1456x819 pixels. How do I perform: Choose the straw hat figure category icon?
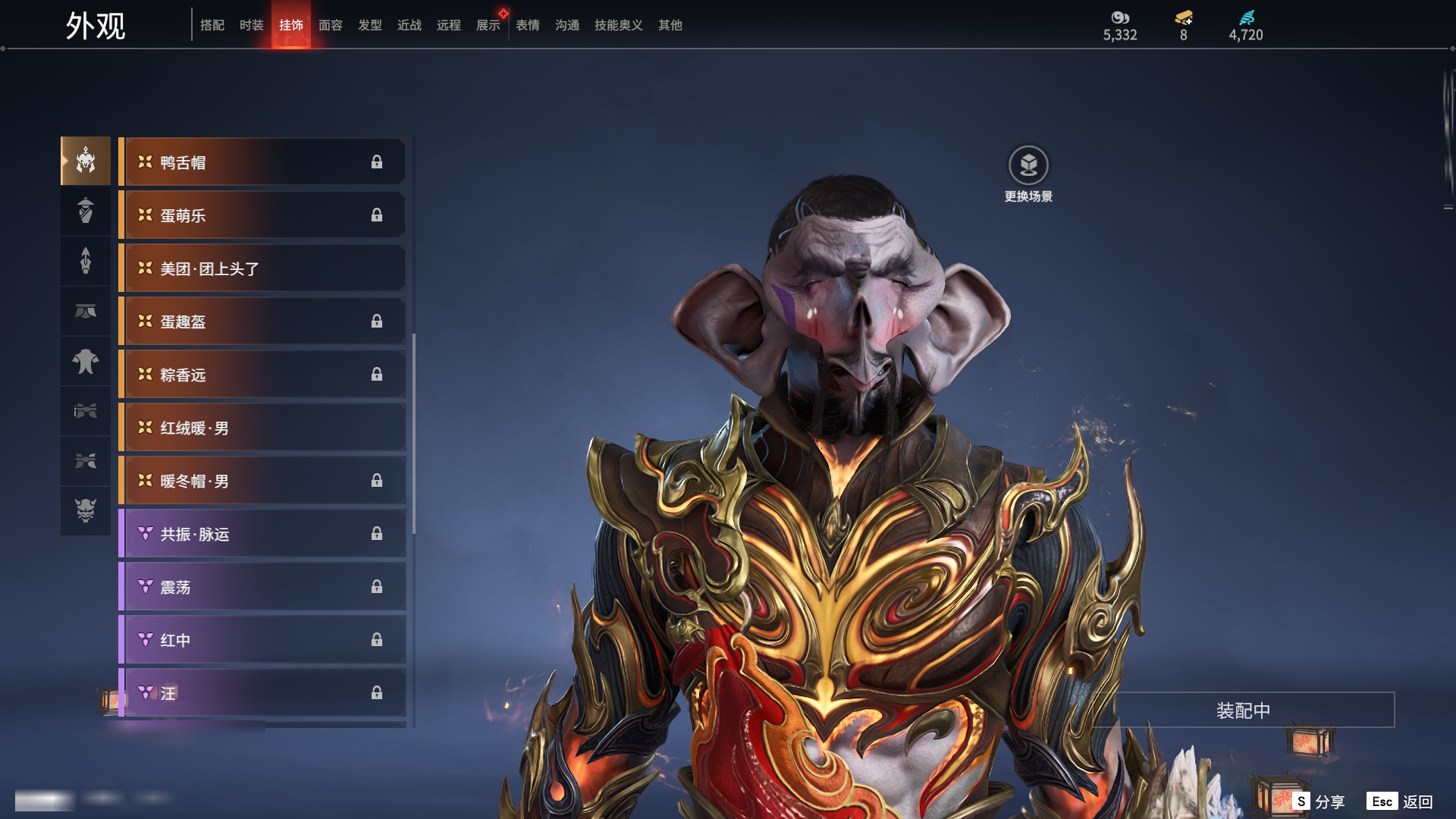coord(86,211)
